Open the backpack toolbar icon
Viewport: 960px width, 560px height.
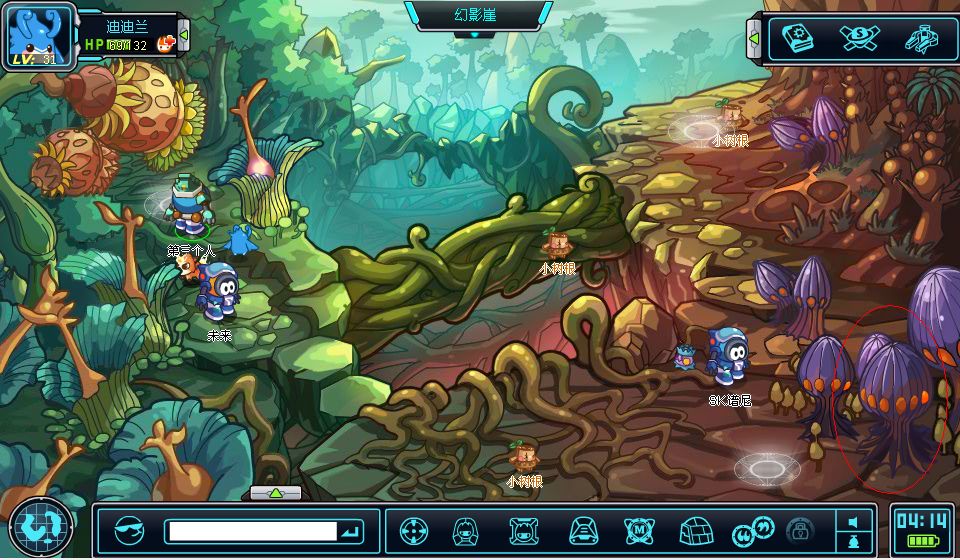point(583,531)
